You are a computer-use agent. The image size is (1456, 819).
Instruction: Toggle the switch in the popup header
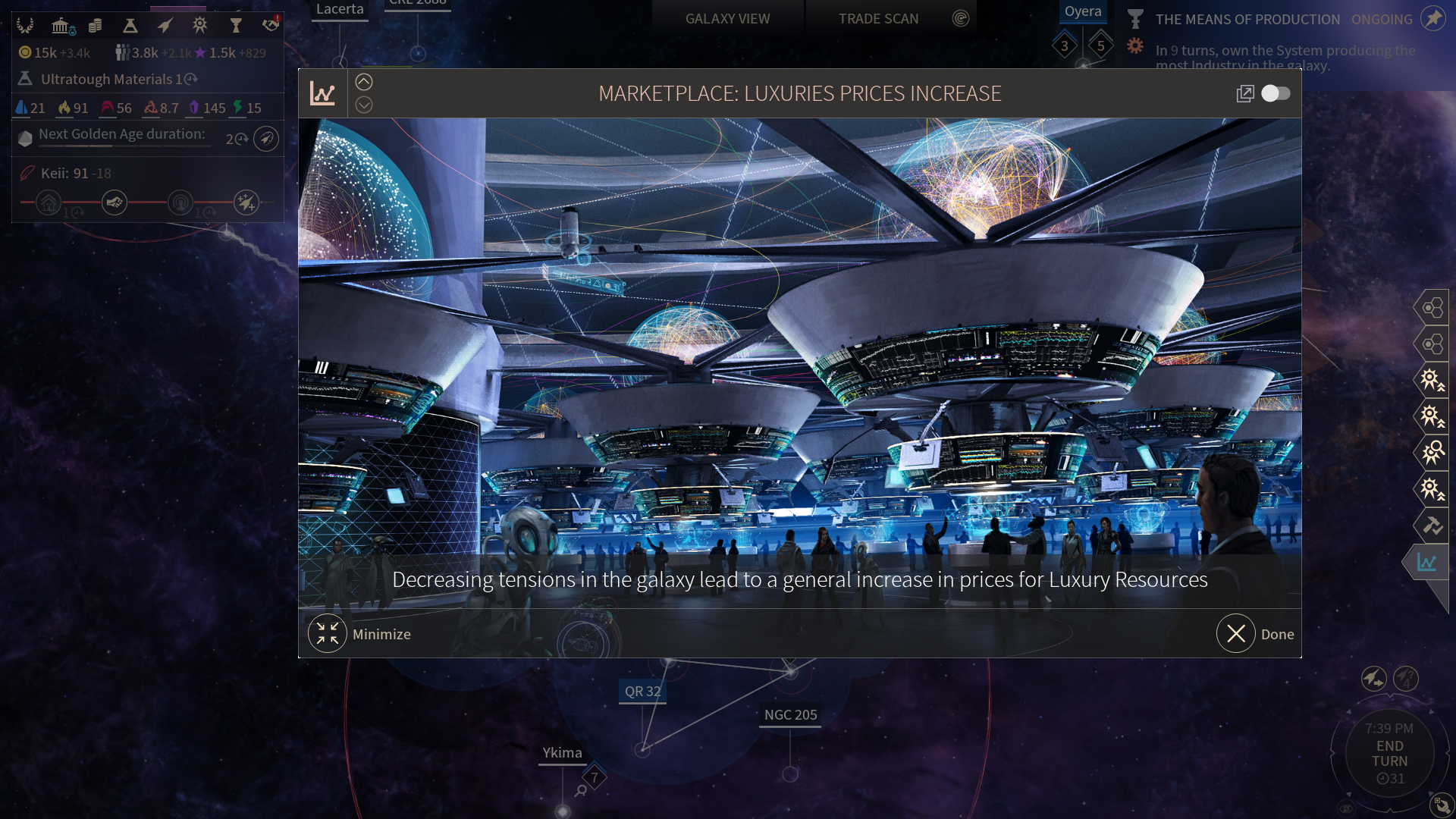point(1276,93)
